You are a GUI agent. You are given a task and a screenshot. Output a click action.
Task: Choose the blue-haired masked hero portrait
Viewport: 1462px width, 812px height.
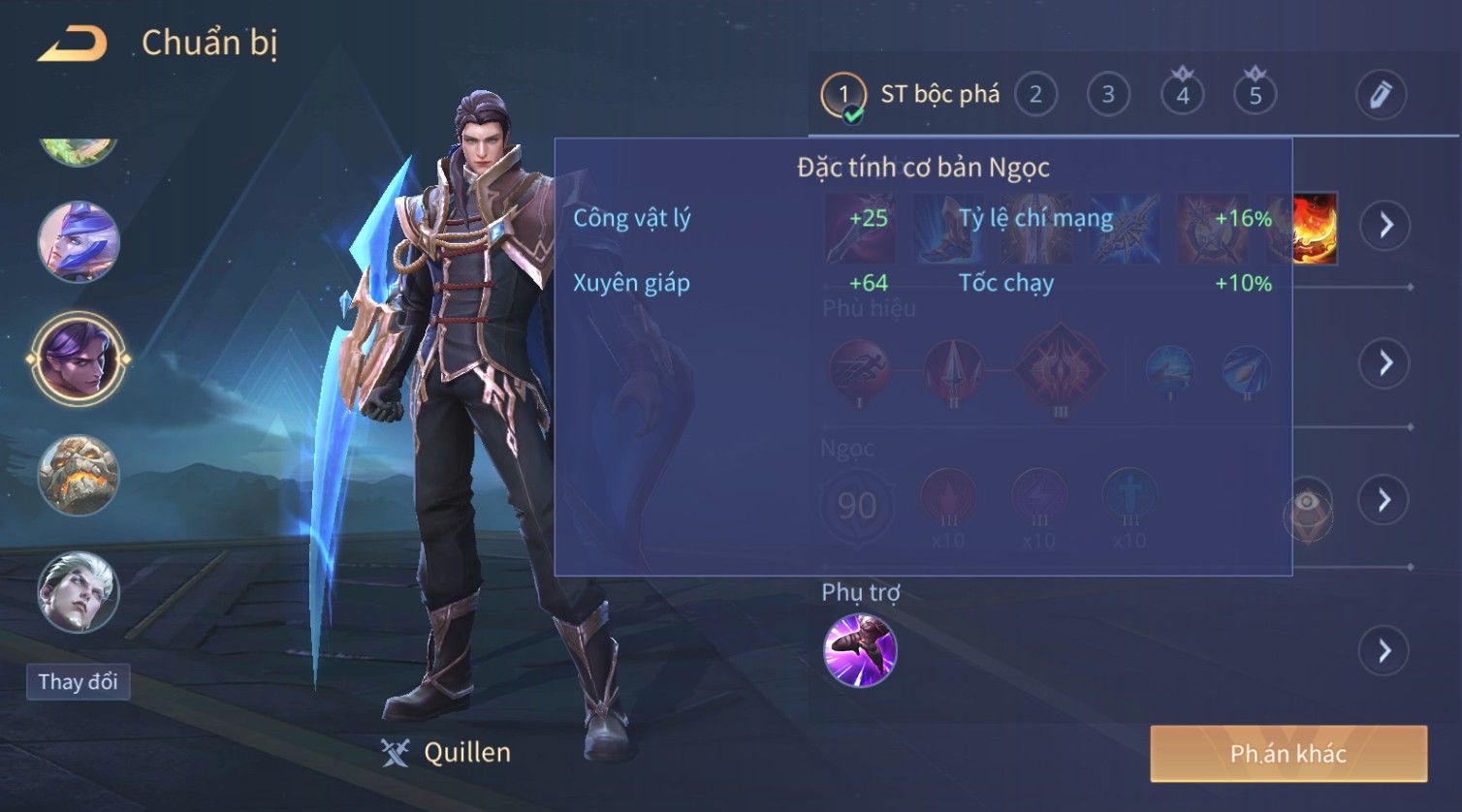point(79,242)
